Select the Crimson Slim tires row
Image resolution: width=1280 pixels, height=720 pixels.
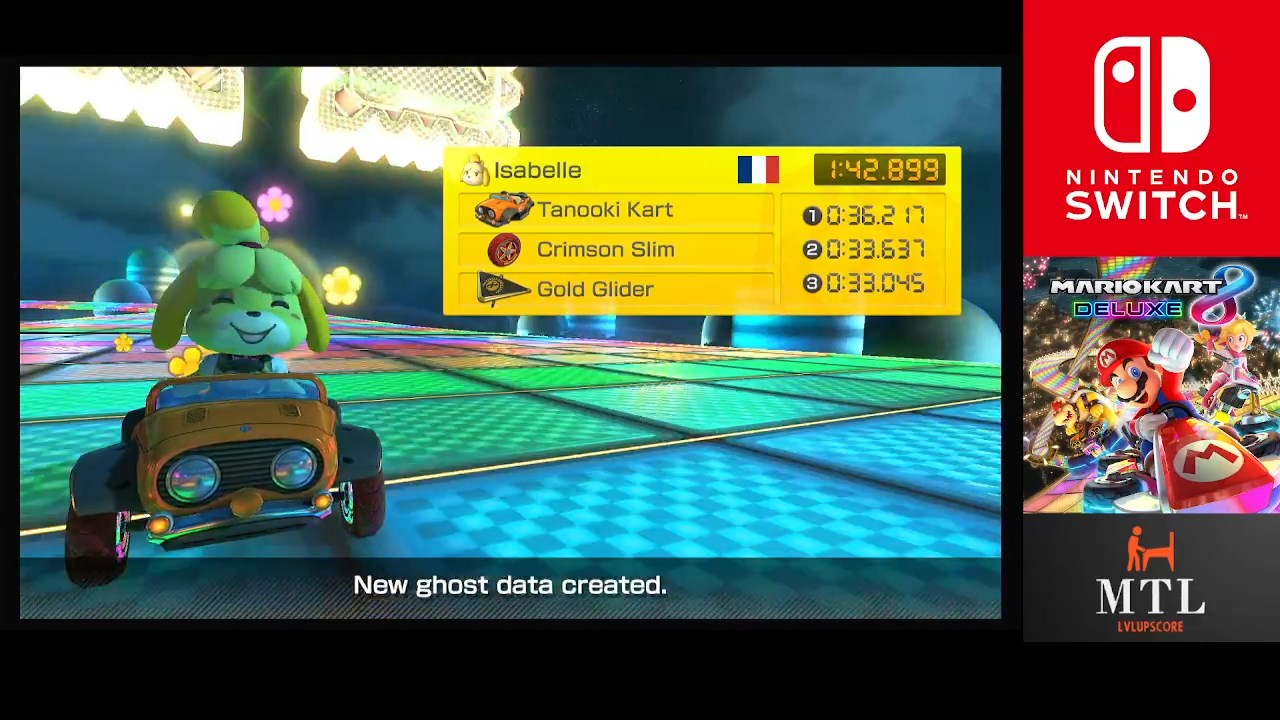point(615,250)
